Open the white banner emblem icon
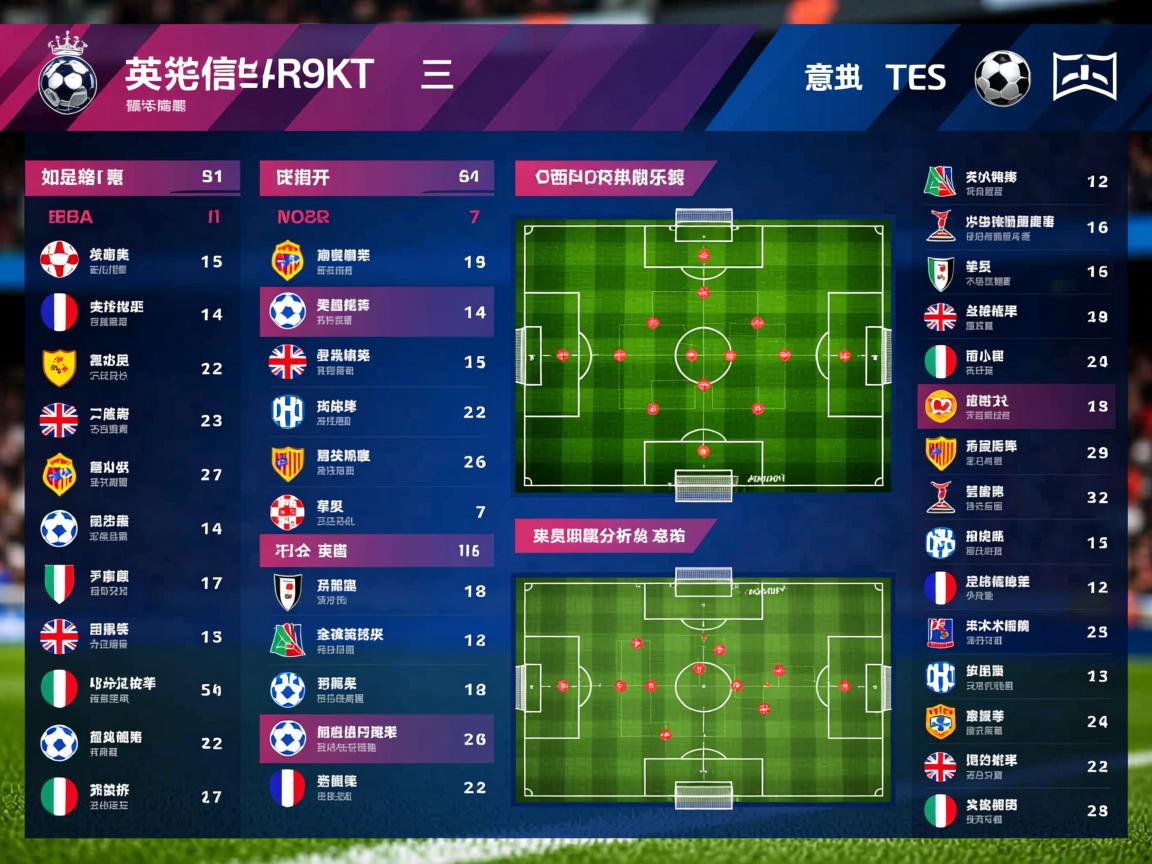 click(x=1085, y=77)
